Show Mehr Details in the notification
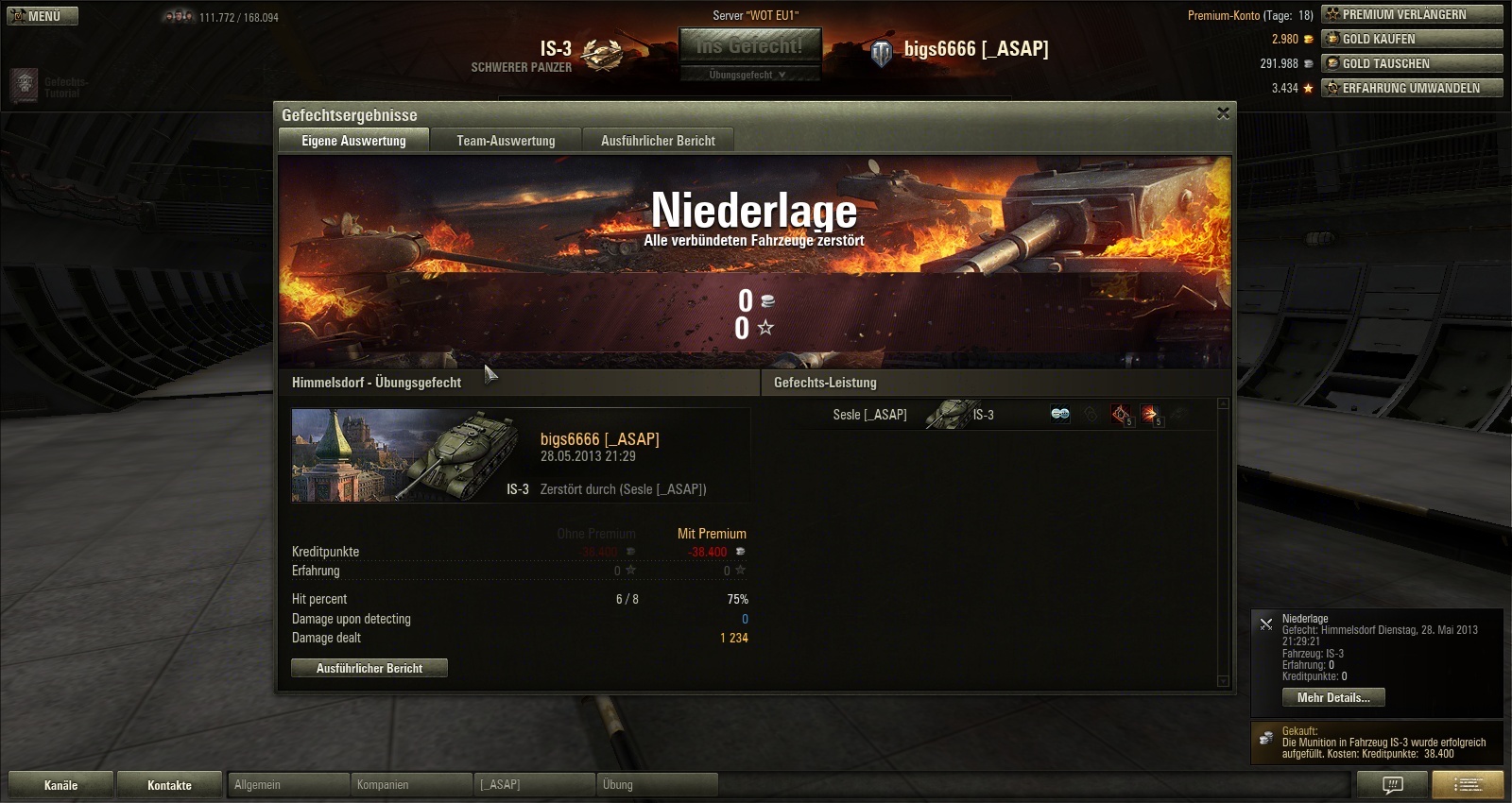This screenshot has width=1512, height=803. point(1332,697)
